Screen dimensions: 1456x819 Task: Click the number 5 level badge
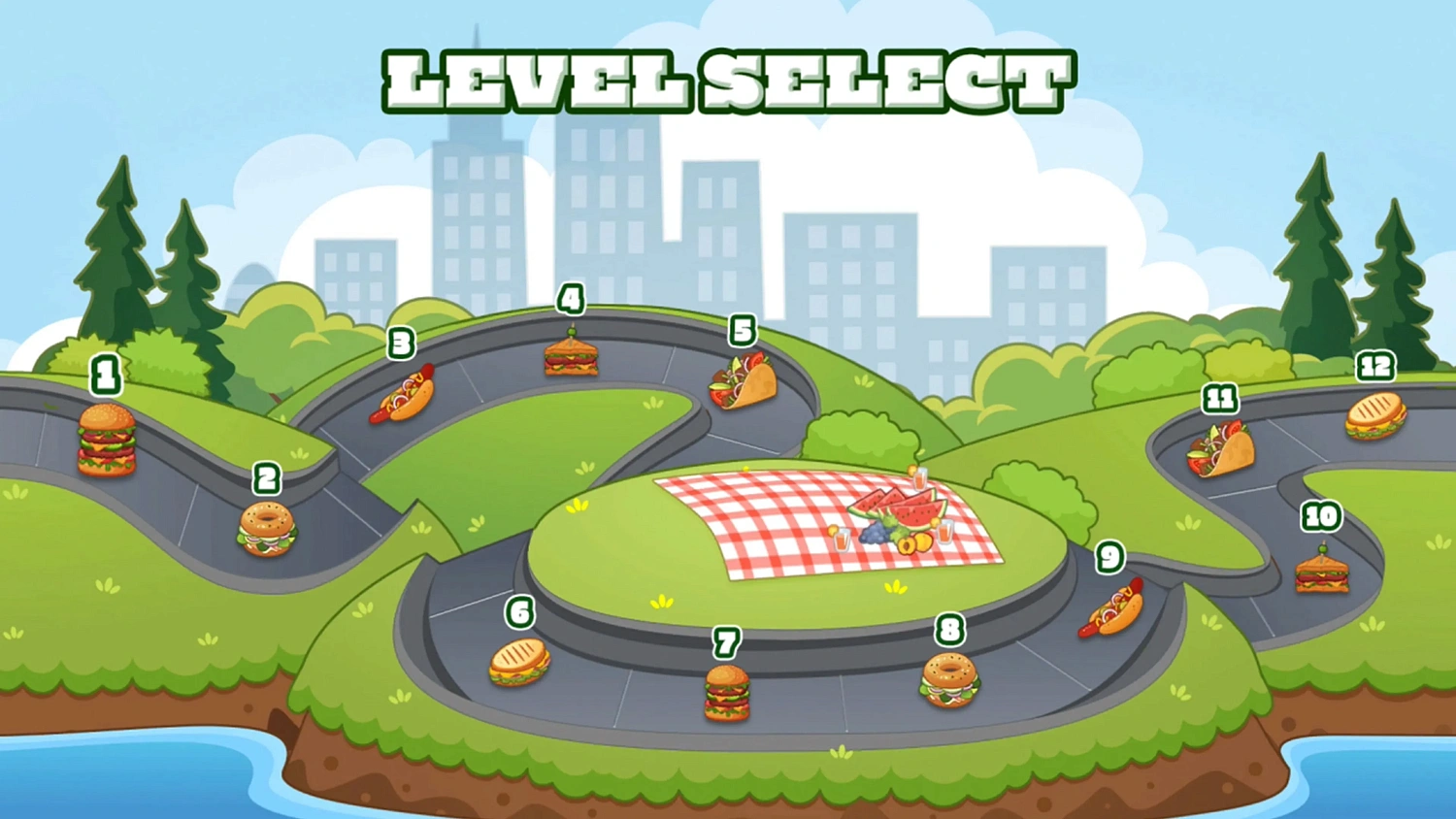(744, 331)
